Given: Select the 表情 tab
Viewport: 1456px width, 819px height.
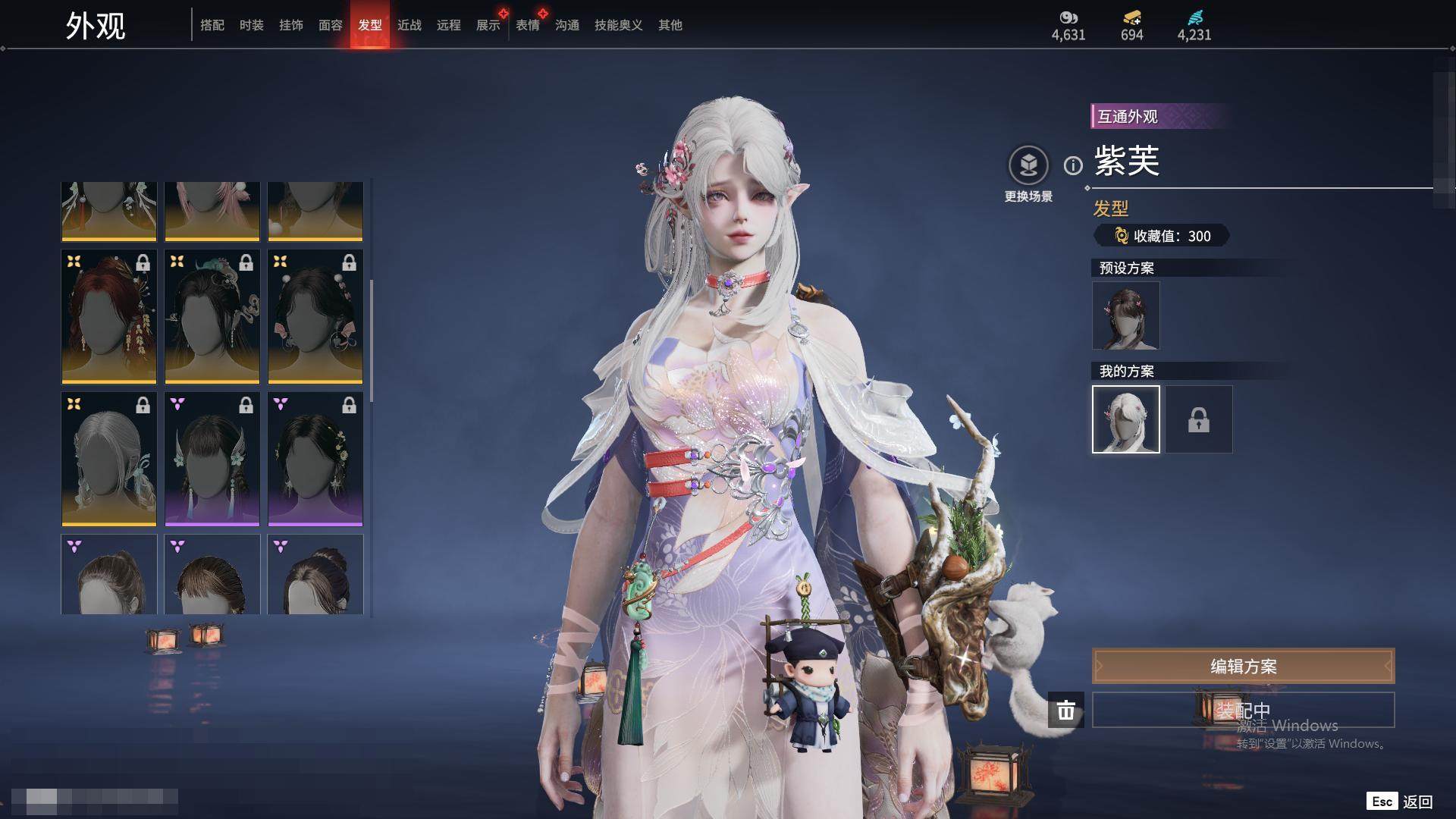Looking at the screenshot, I should (x=528, y=25).
